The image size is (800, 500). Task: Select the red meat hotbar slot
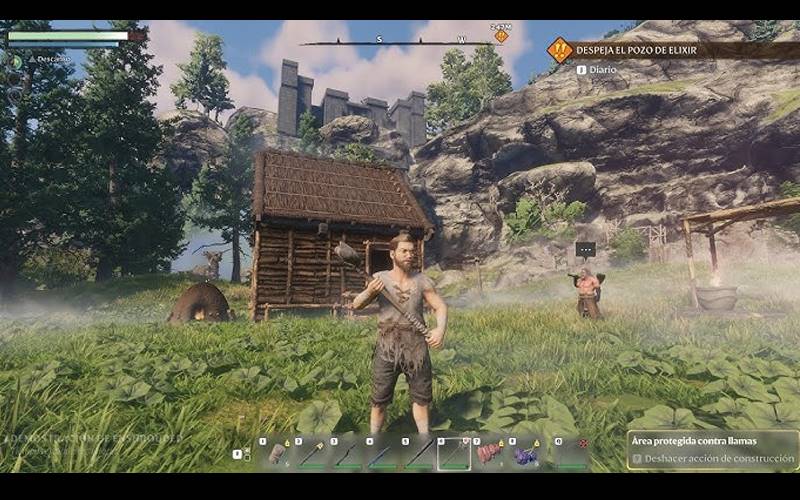pyautogui.click(x=490, y=453)
